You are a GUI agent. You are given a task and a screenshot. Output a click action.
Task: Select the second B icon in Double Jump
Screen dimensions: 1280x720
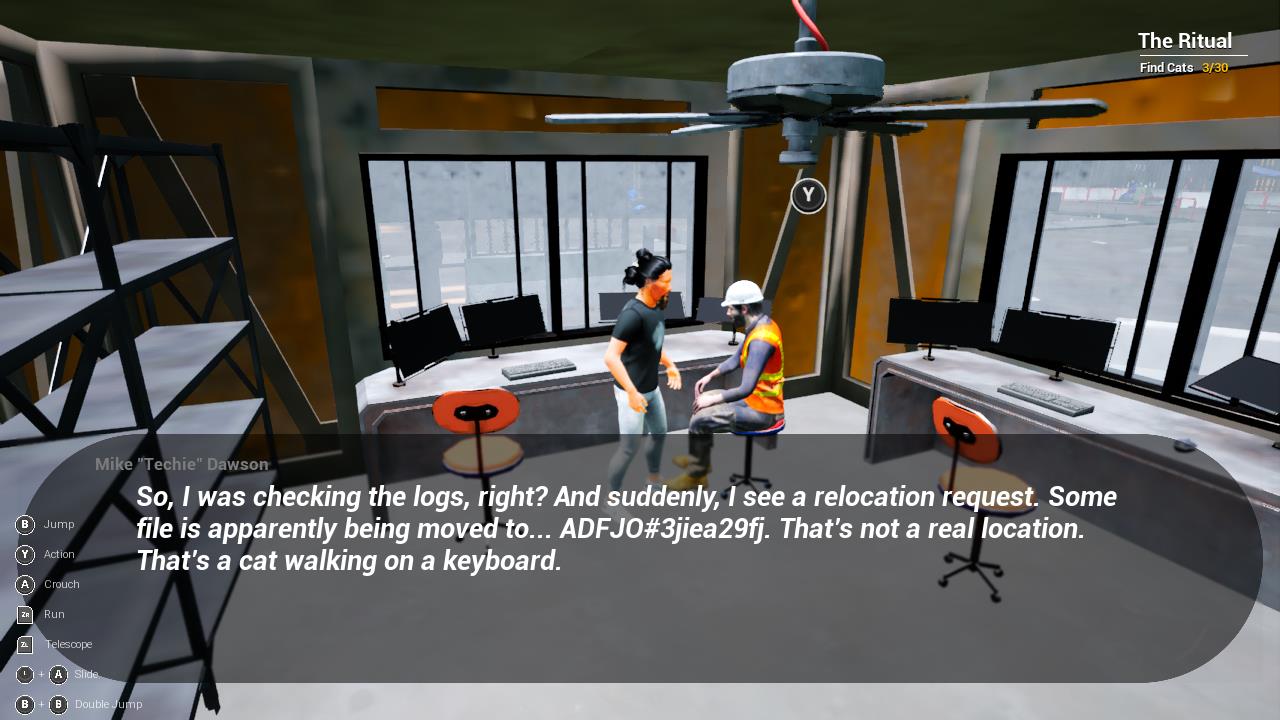point(59,704)
